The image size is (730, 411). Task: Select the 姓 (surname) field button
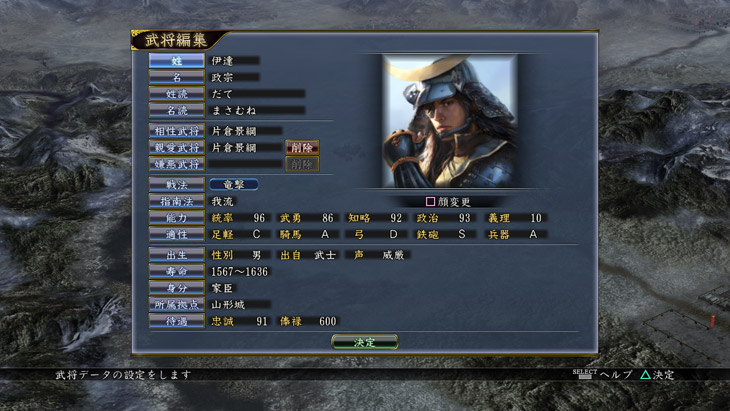(177, 61)
